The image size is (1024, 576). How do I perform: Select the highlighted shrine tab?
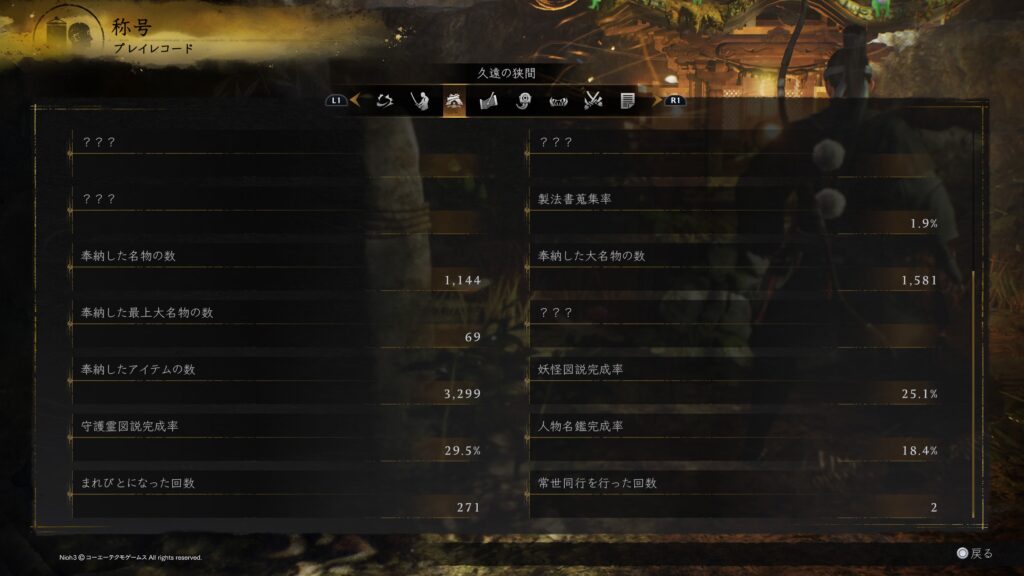pos(454,100)
